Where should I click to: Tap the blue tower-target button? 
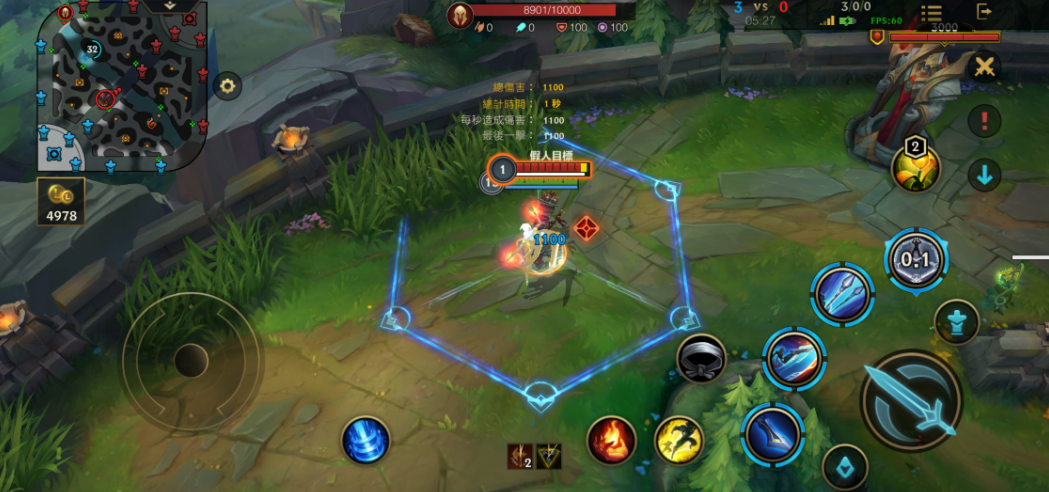[x=956, y=322]
